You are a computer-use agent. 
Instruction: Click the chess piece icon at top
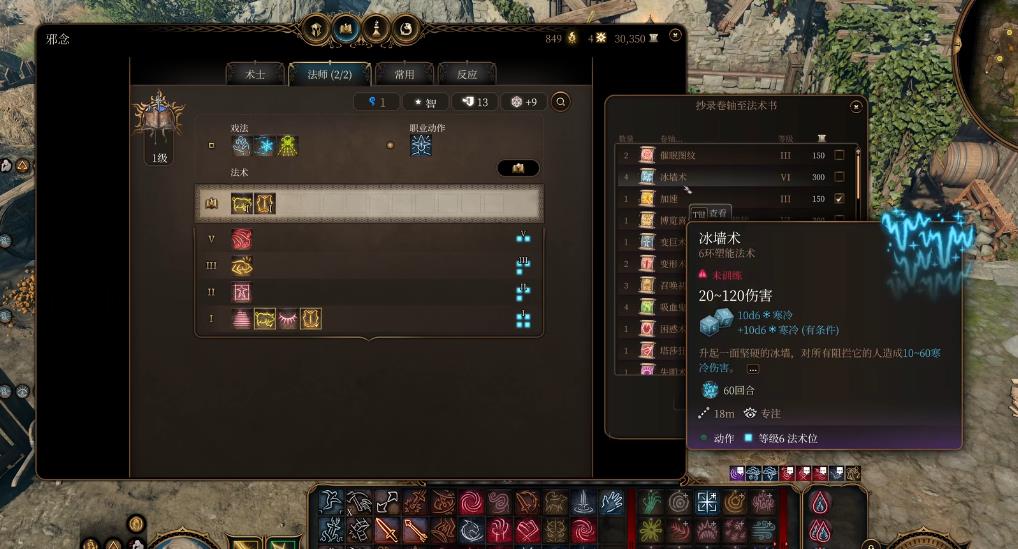(376, 28)
